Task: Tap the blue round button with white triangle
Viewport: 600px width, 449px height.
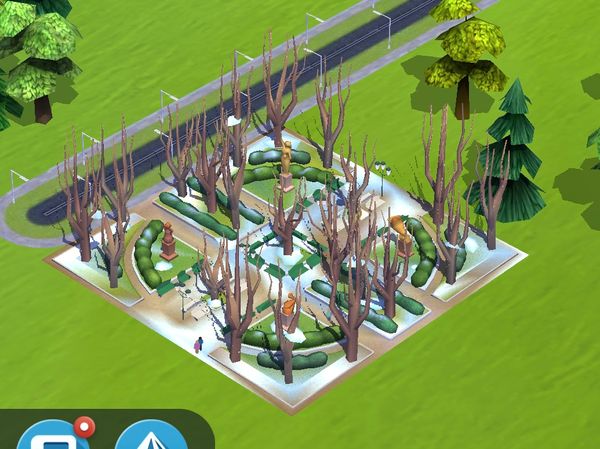Action: tap(151, 438)
